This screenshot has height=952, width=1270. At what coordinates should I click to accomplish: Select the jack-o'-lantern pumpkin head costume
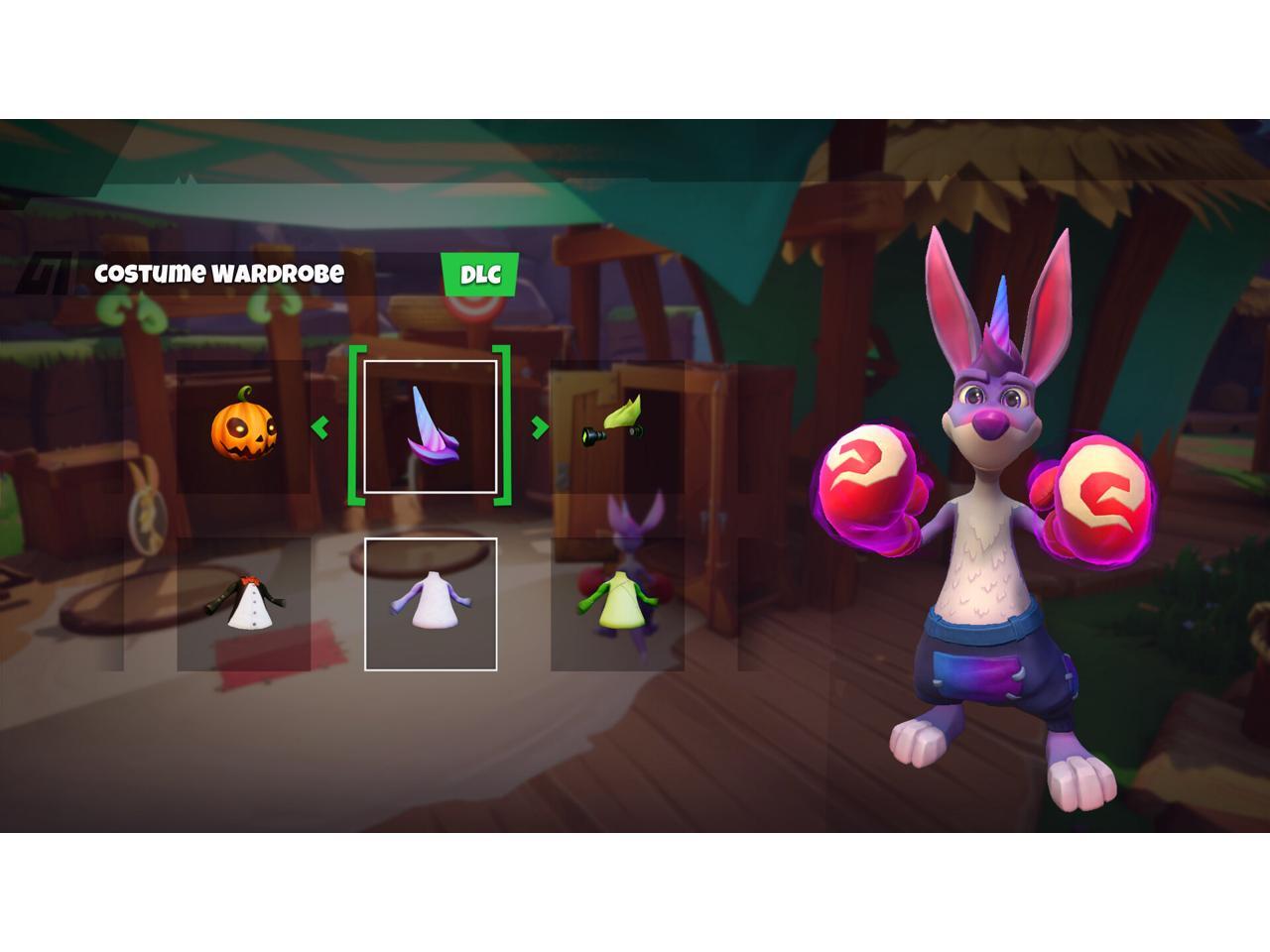pyautogui.click(x=244, y=427)
